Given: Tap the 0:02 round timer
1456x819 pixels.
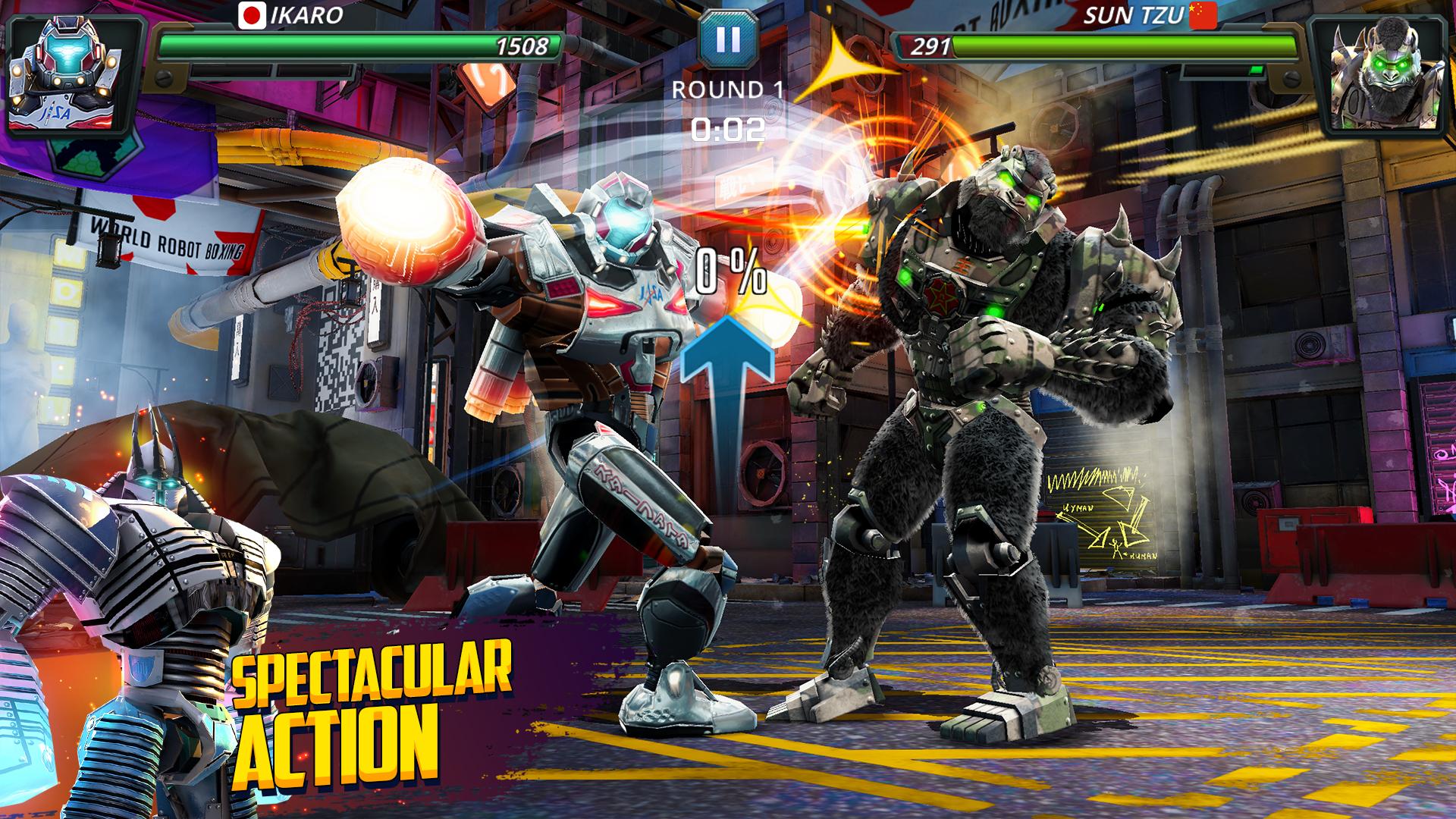Looking at the screenshot, I should coord(726,129).
